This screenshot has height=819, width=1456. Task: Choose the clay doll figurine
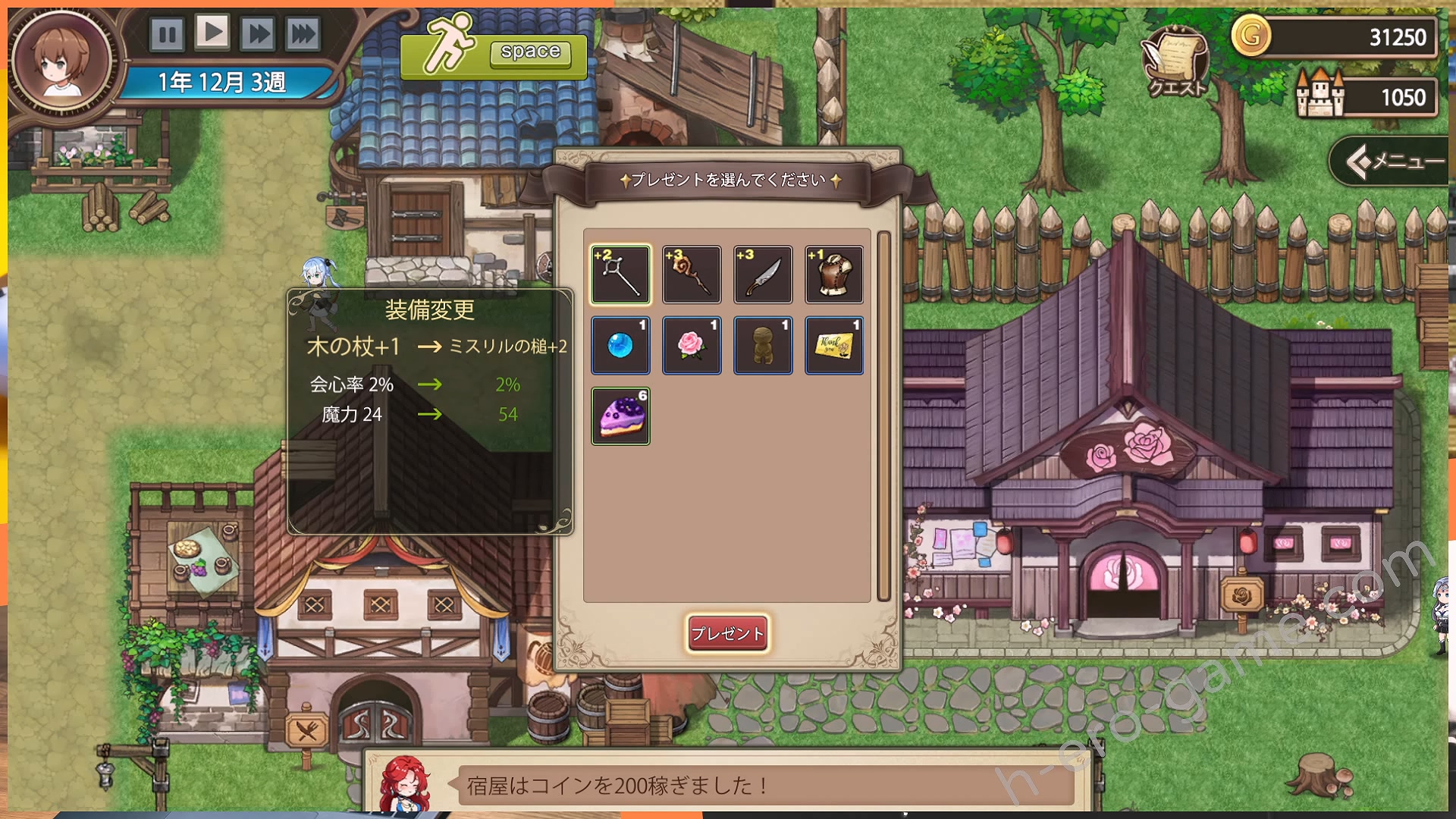(762, 345)
